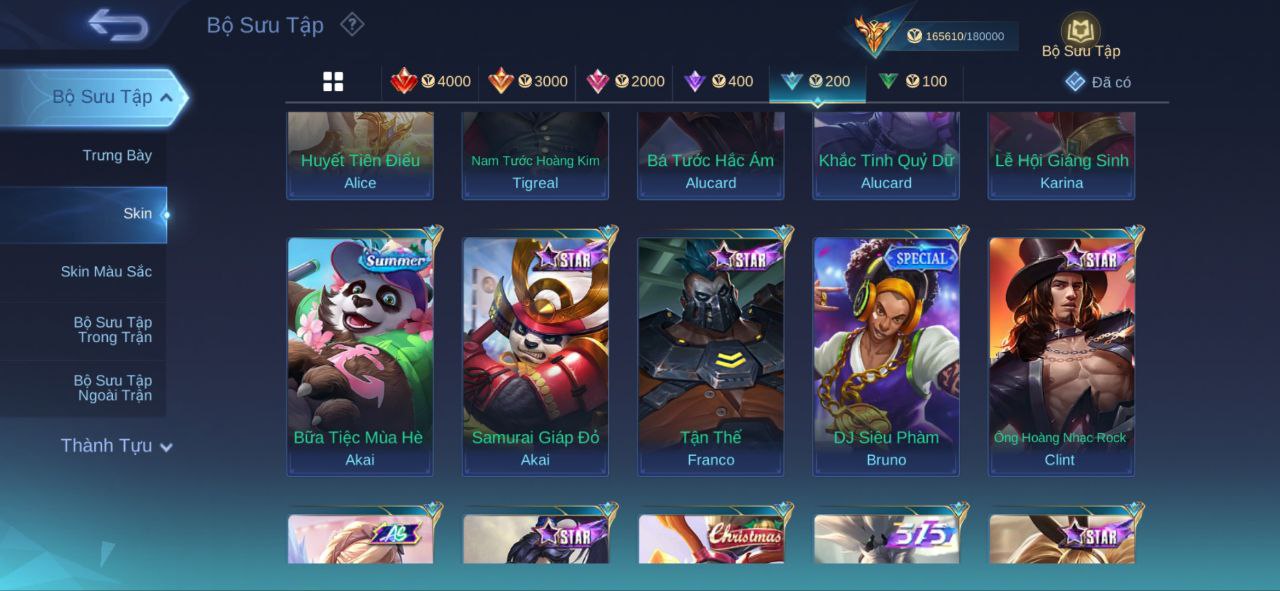Screen dimensions: 1280x591
Task: Switch to the 400 points tier tab
Action: pos(719,82)
